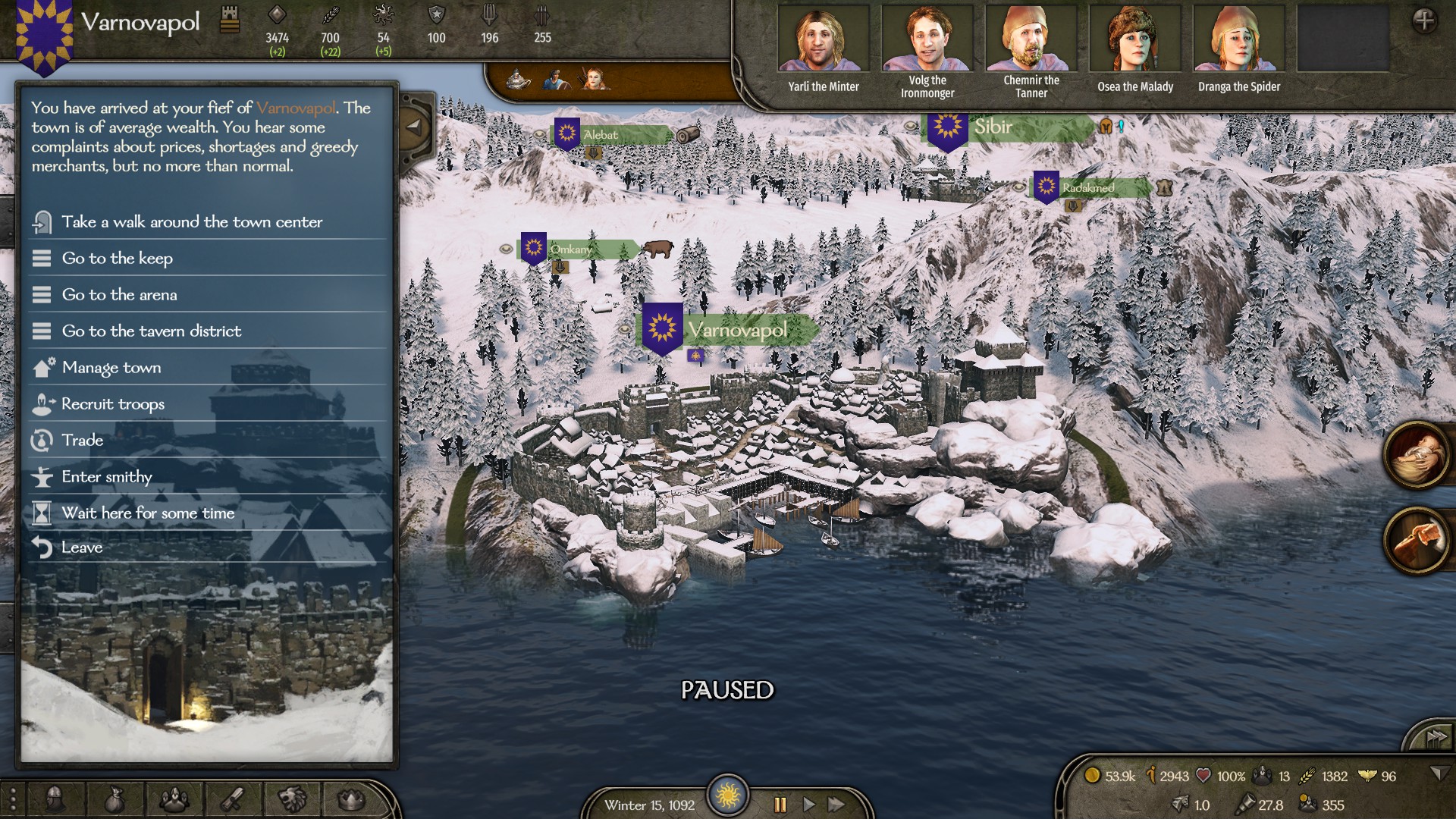The height and width of the screenshot is (819, 1456).
Task: Enter the smithy
Action: click(x=106, y=477)
